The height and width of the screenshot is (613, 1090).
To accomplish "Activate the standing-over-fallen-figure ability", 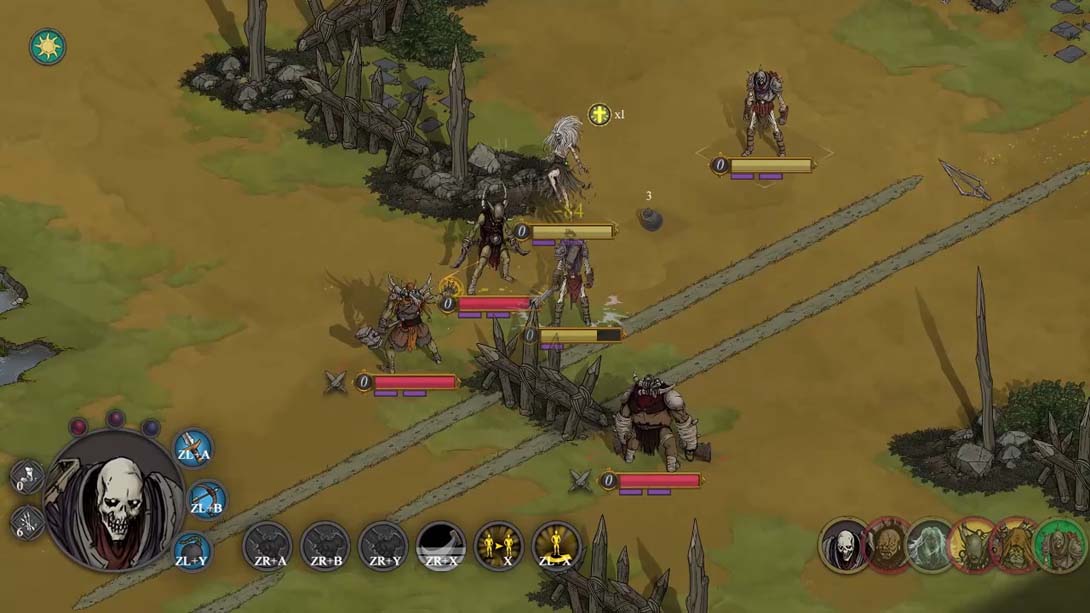I will tap(557, 546).
